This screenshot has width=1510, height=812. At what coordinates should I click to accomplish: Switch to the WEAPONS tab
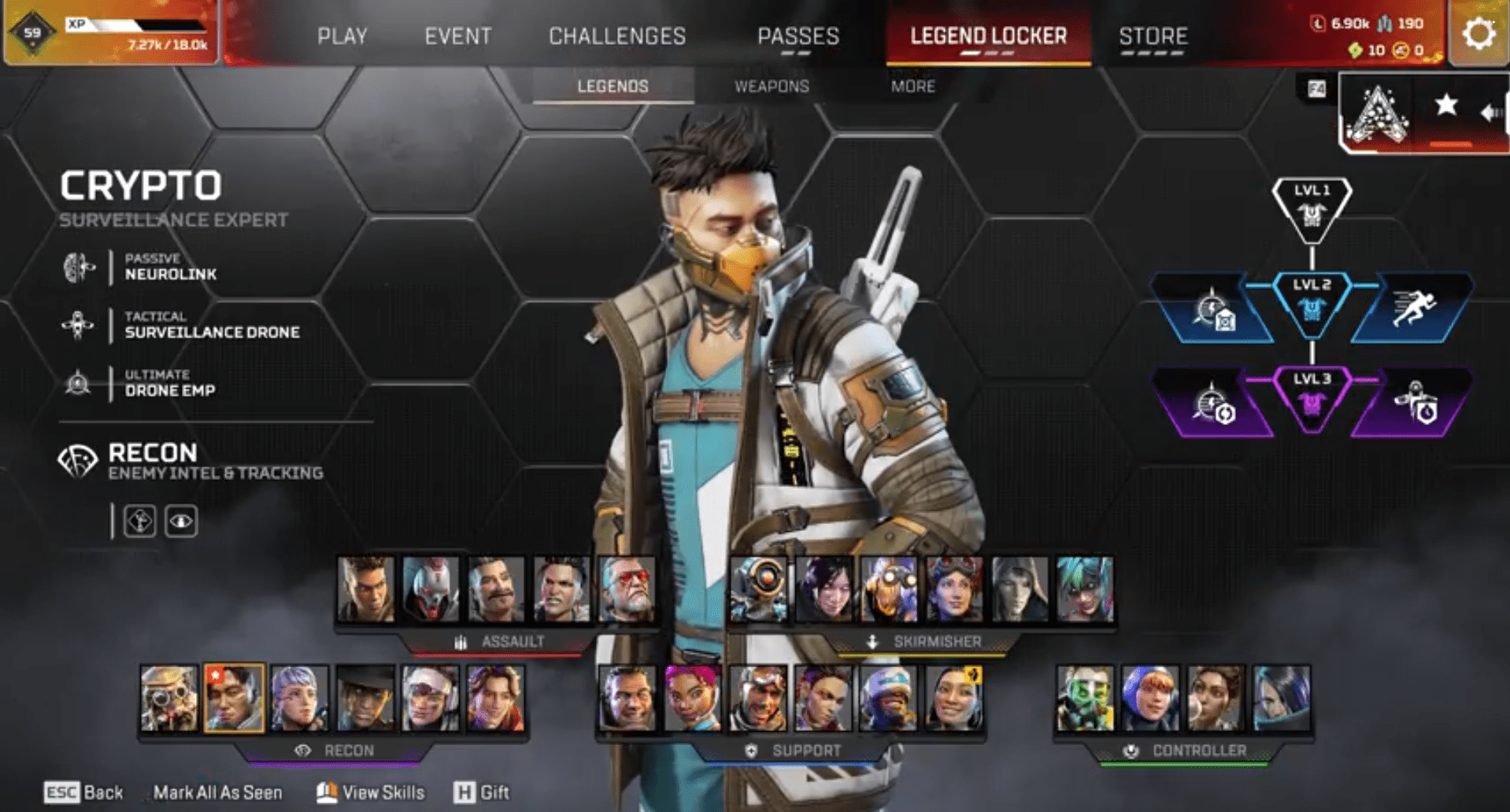coord(772,87)
